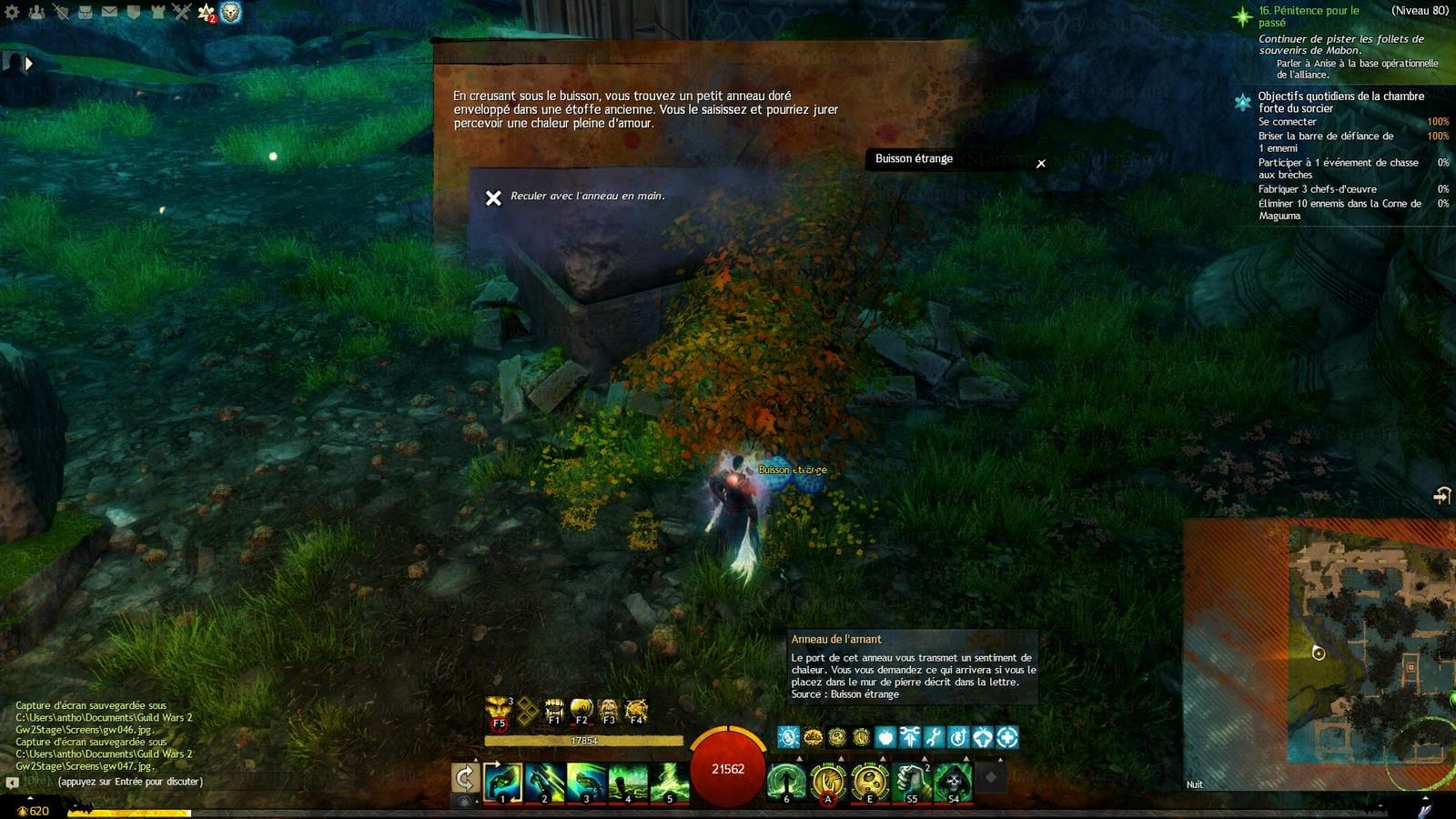Expand the party panel arrow

click(28, 64)
